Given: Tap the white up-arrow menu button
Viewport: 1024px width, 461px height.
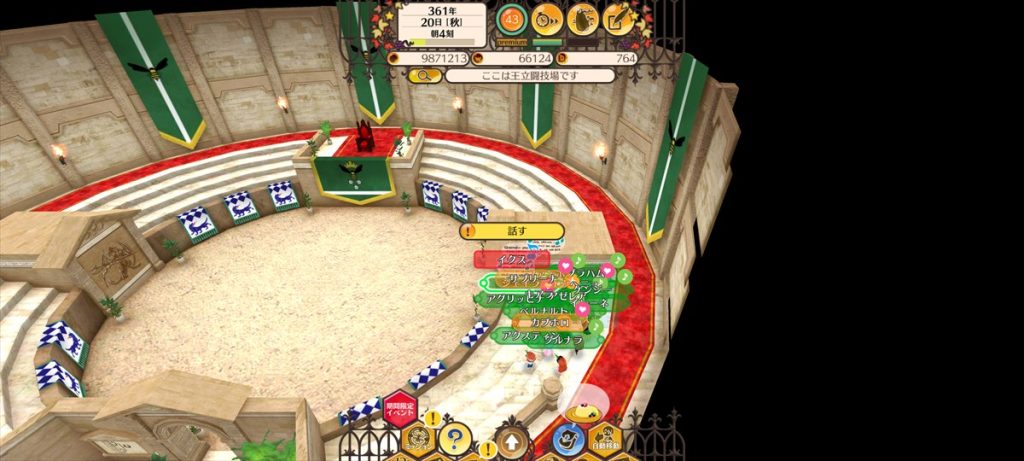Looking at the screenshot, I should 512,440.
